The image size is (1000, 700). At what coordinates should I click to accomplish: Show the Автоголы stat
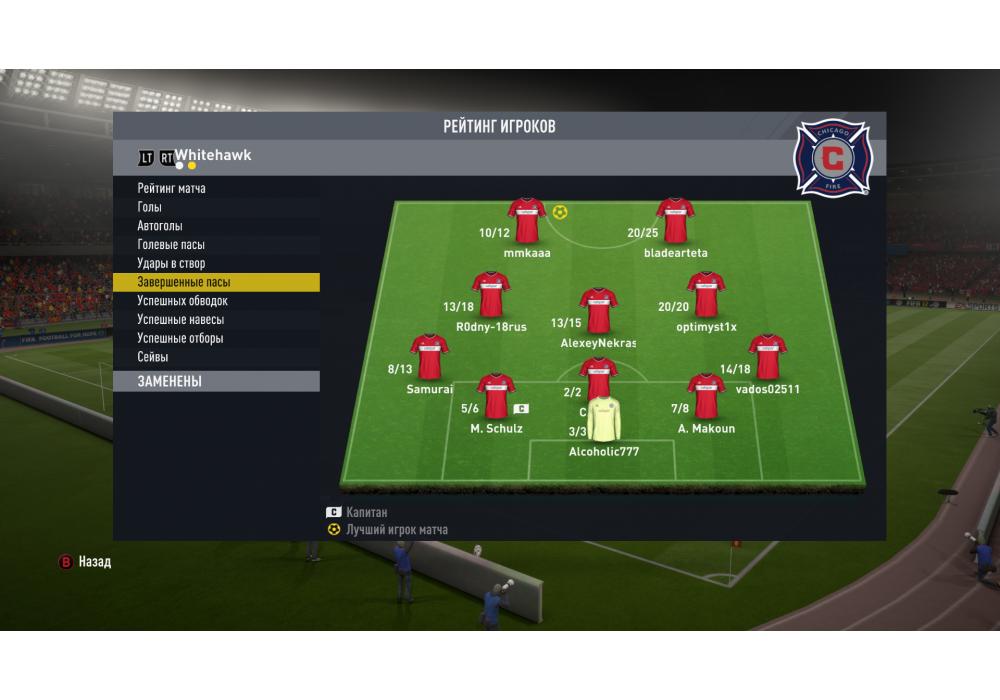pos(160,226)
